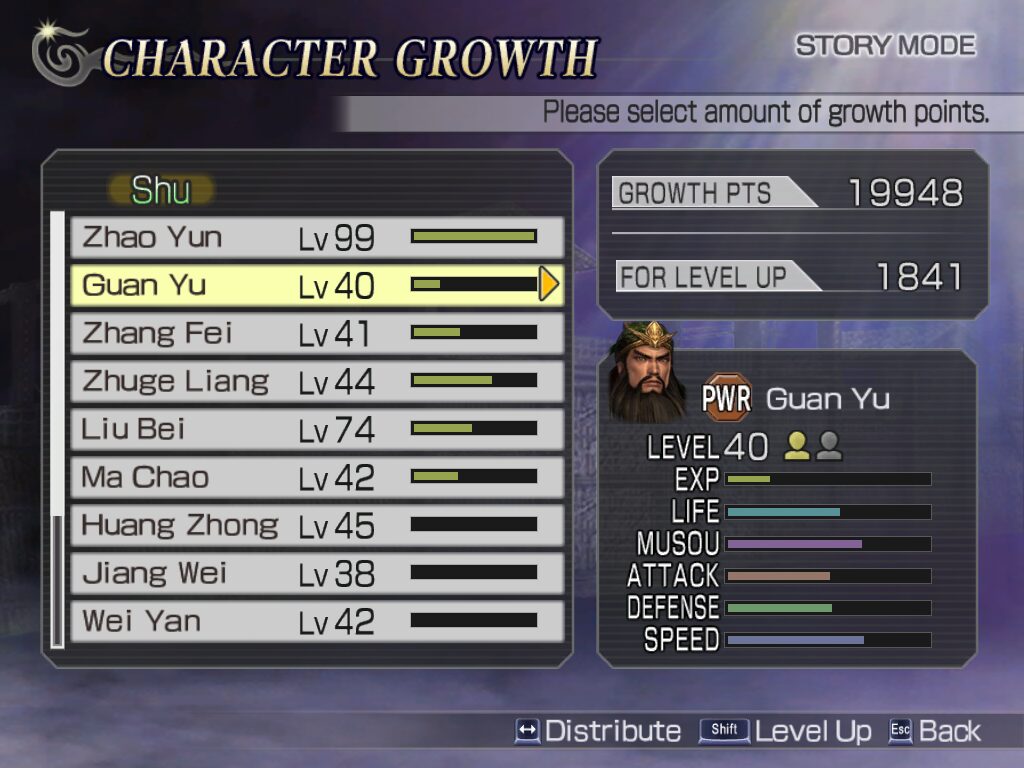Go back with the Back option
1024x768 pixels.
(x=935, y=731)
